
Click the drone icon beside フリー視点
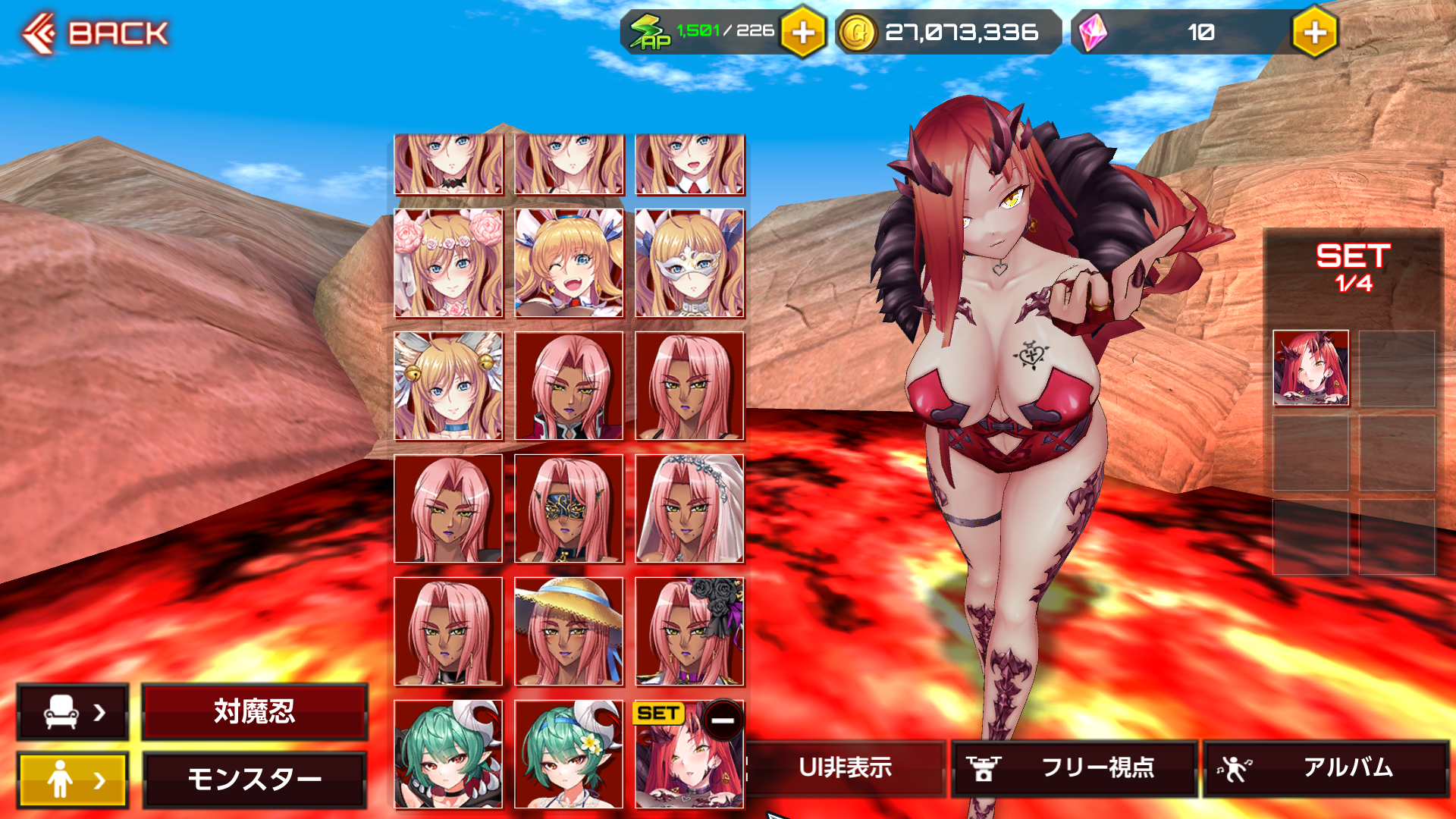tap(983, 767)
